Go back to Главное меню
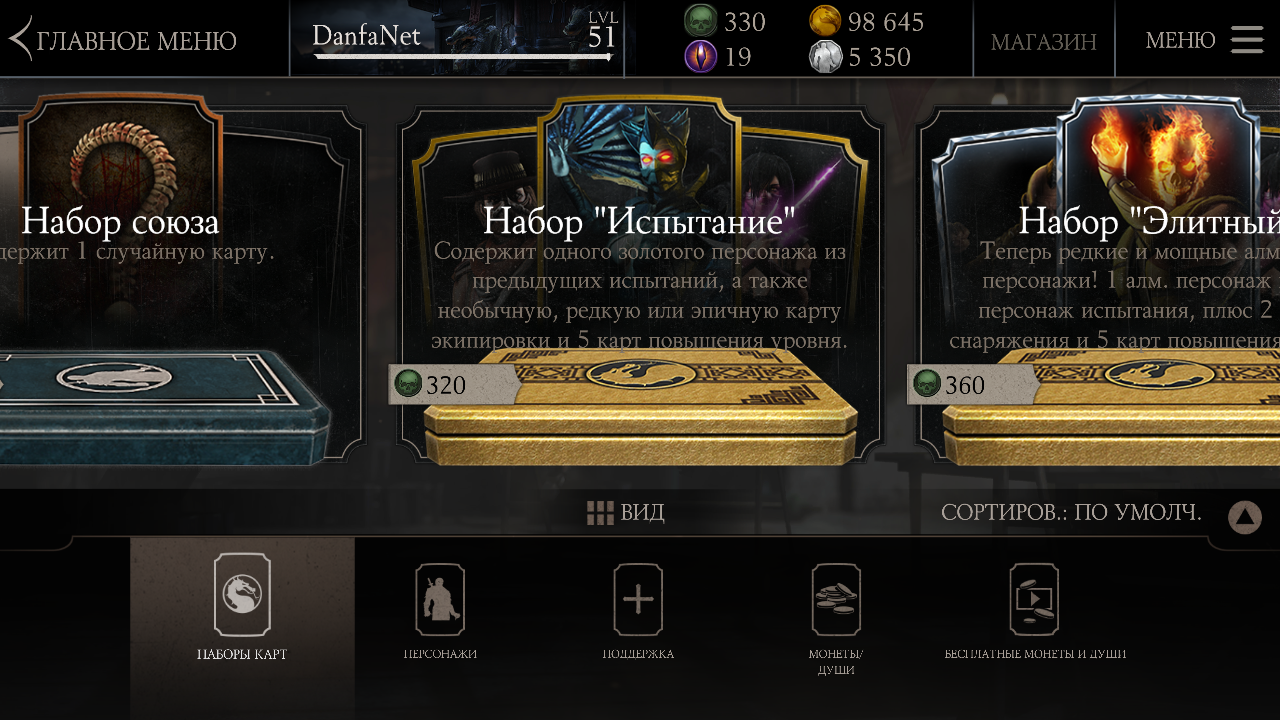Image resolution: width=1280 pixels, height=720 pixels. click(x=123, y=40)
